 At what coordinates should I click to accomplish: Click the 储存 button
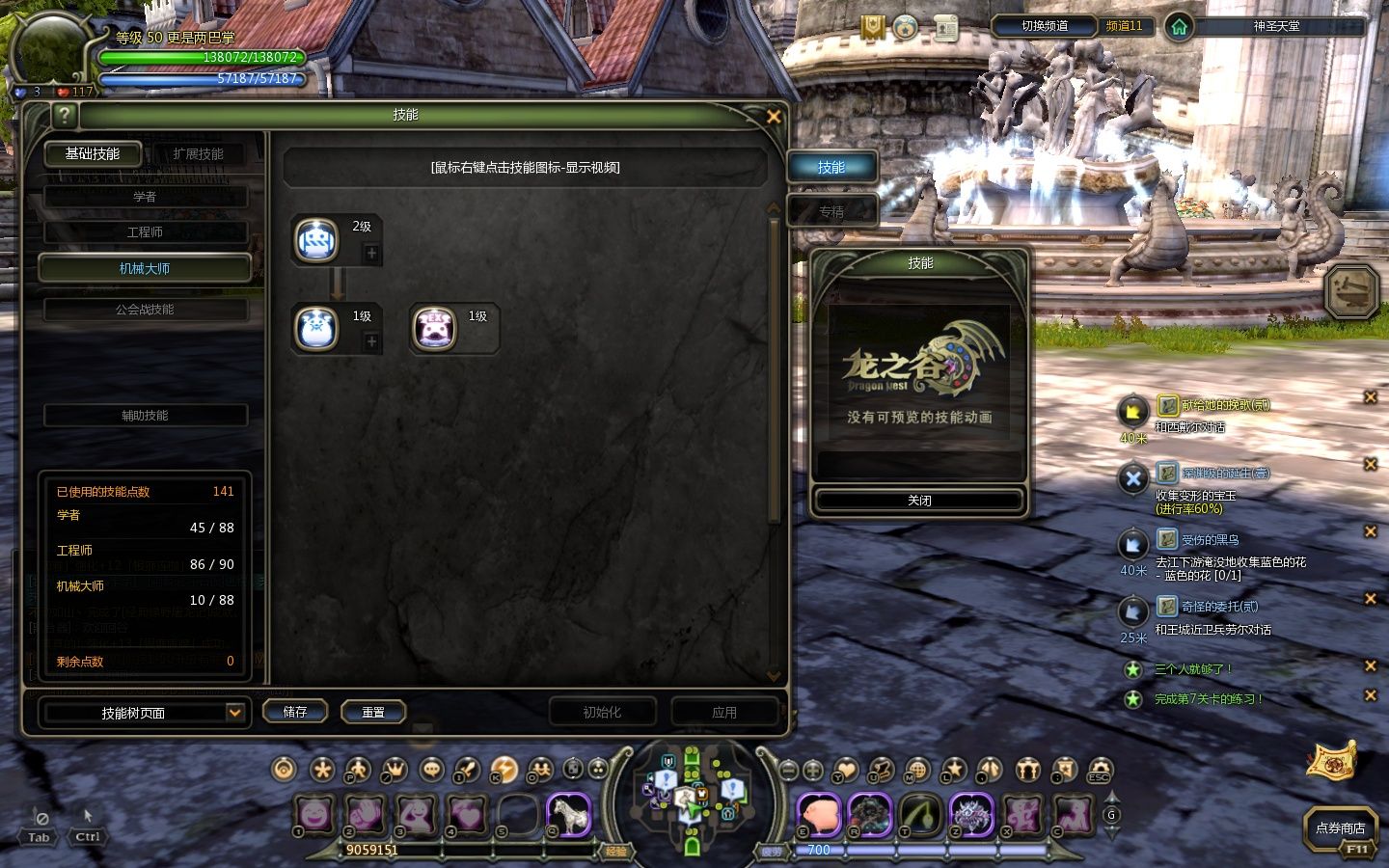(295, 712)
